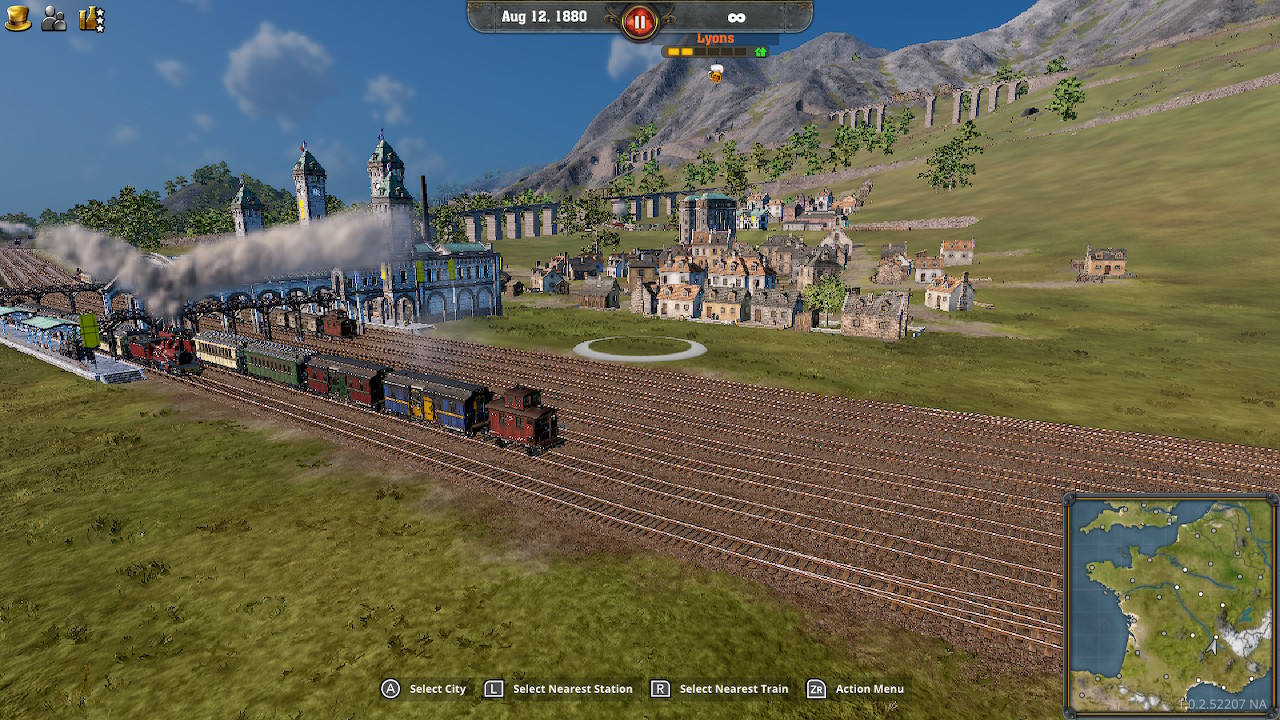Open the population people icon panel

52,17
